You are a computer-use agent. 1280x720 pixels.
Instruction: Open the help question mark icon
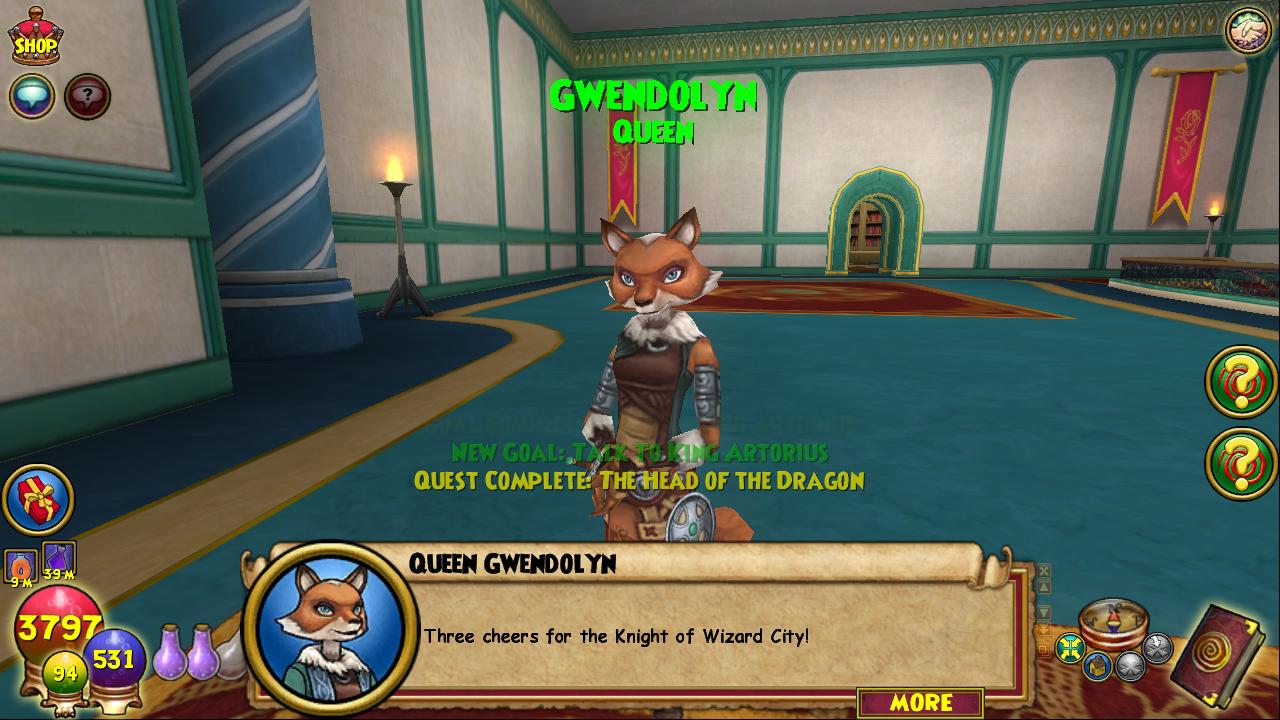(x=88, y=97)
